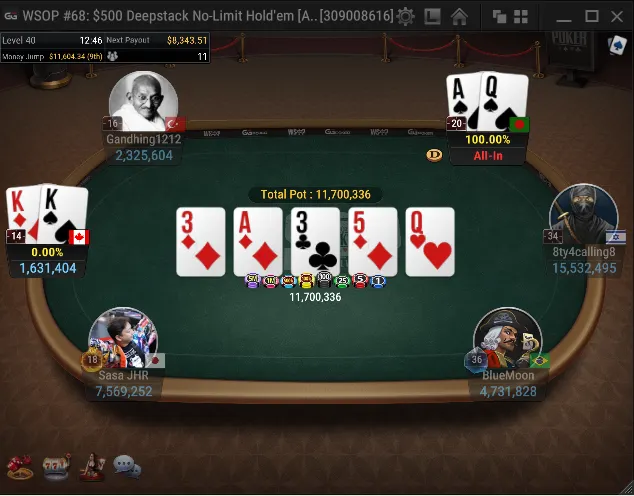View Gandhing1212's player avatar
This screenshot has height=496, width=634.
click(x=143, y=101)
